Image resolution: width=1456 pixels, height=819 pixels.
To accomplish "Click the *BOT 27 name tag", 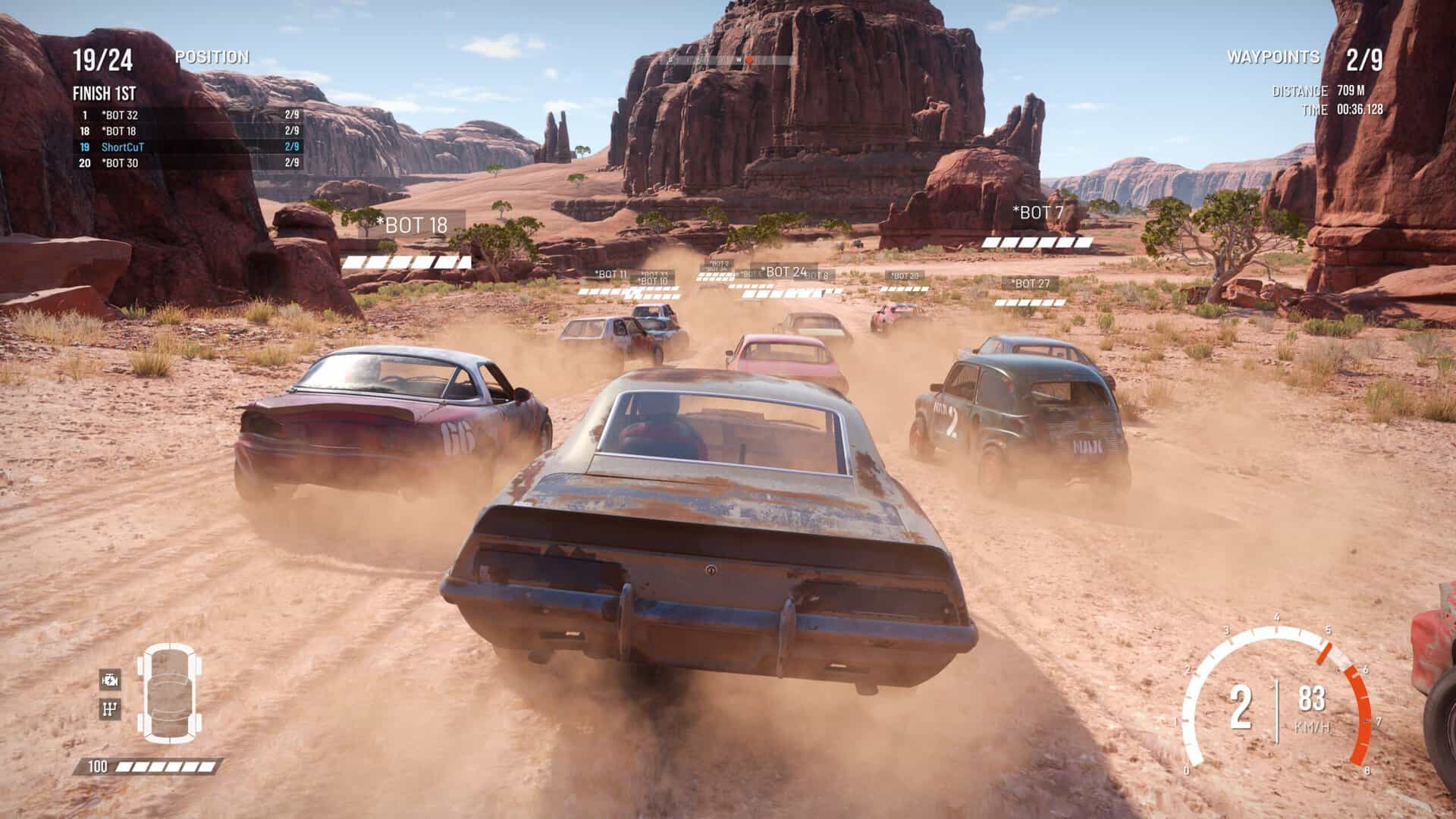I will point(1031,284).
